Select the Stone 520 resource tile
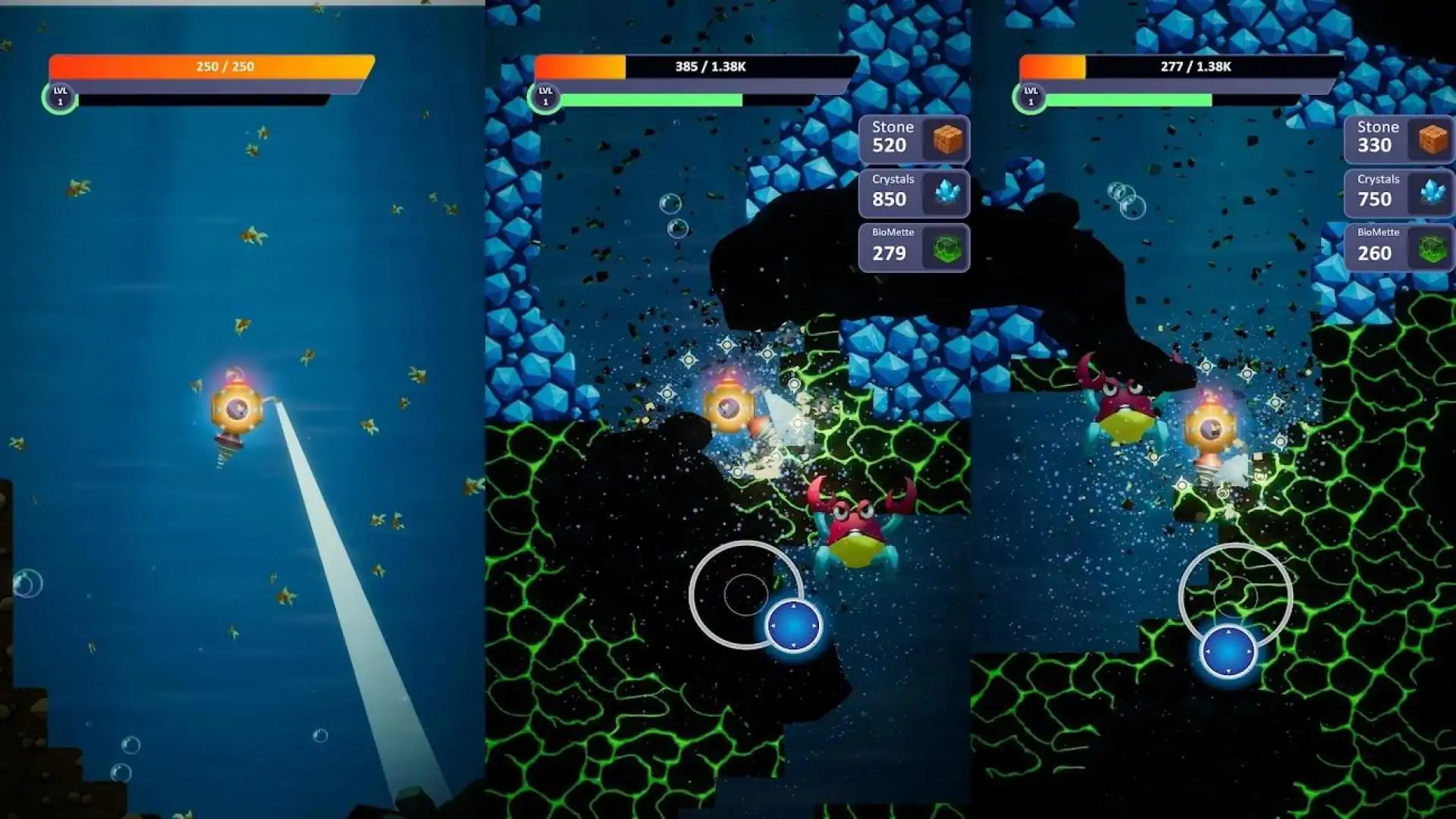 (914, 139)
